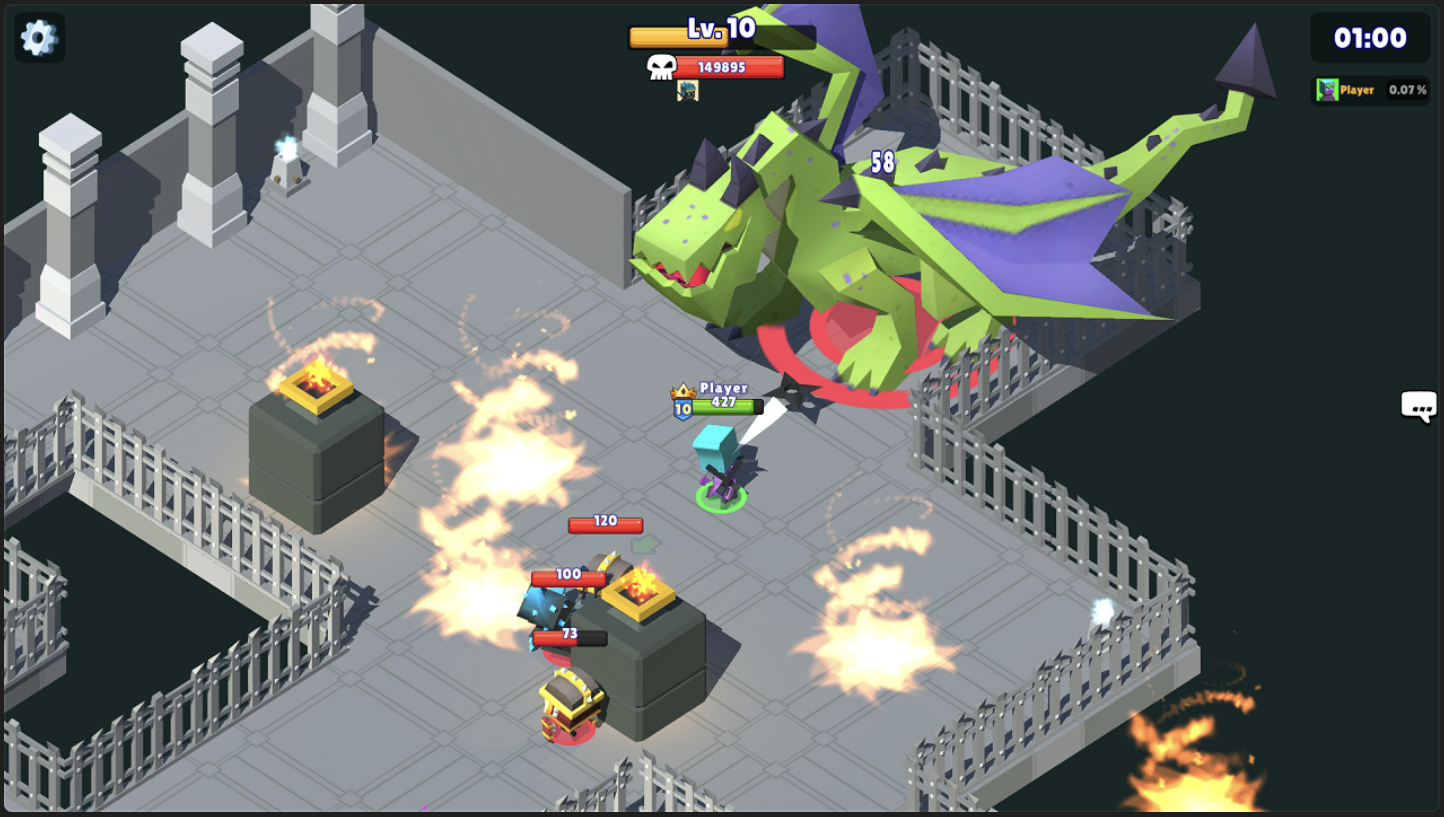Click the level 10 badge next to the player's health bar
The width and height of the screenshot is (1444, 817).
[682, 406]
